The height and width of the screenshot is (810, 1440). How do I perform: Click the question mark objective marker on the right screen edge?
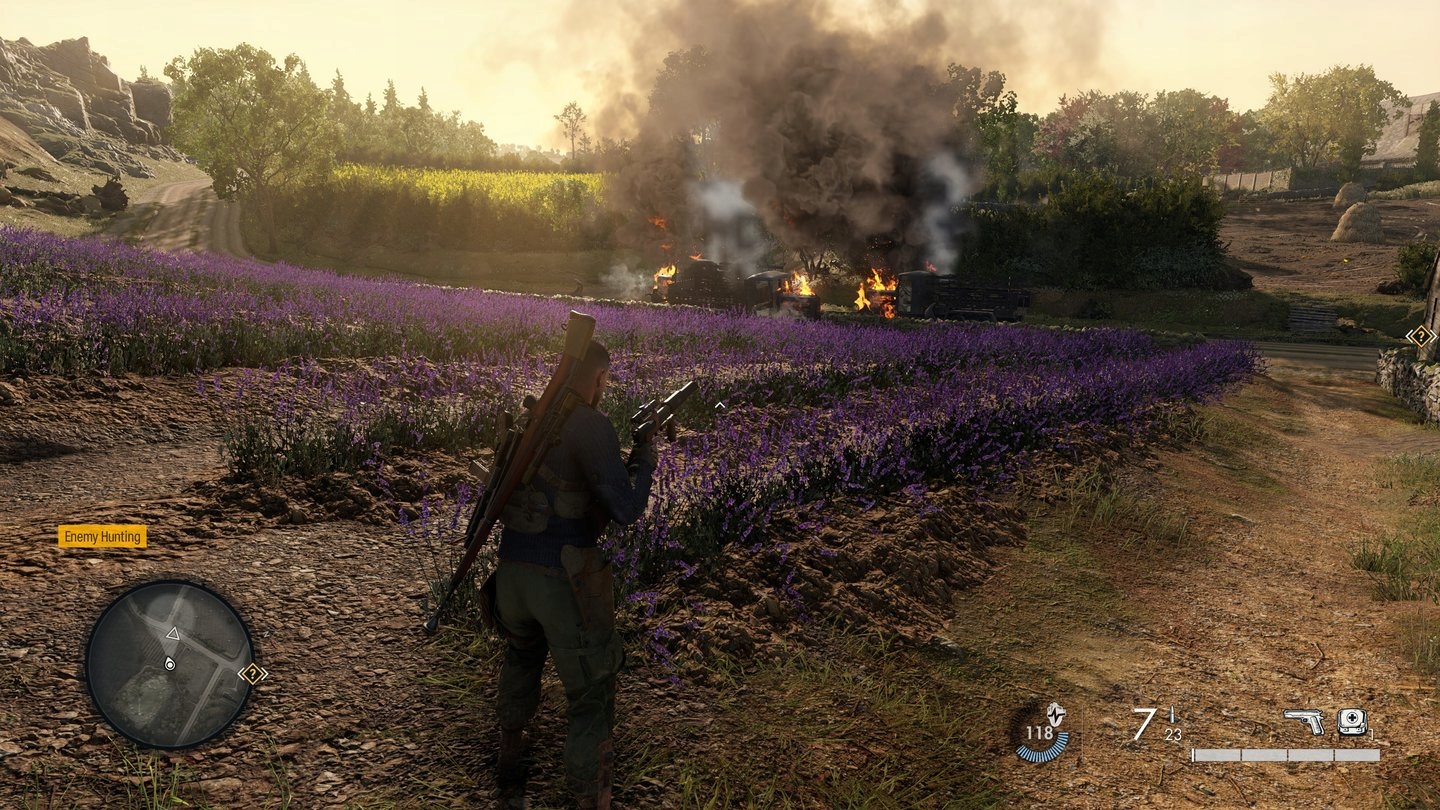1421,336
